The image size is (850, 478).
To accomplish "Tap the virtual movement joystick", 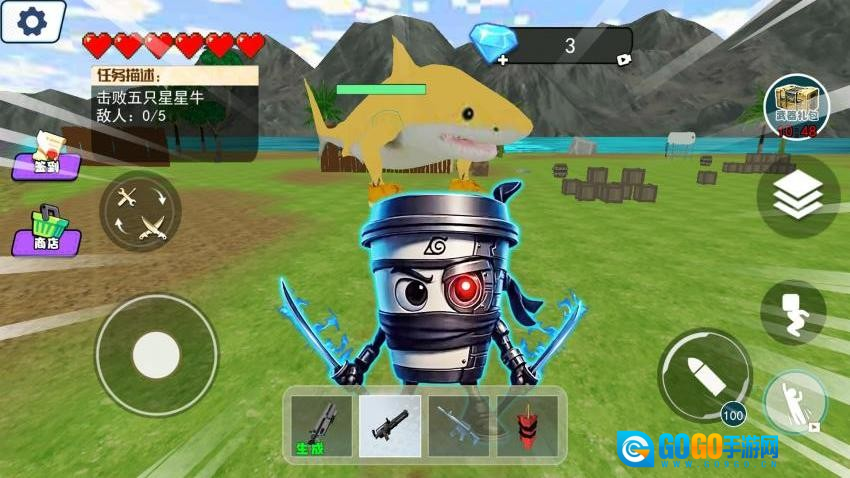I will (156, 353).
